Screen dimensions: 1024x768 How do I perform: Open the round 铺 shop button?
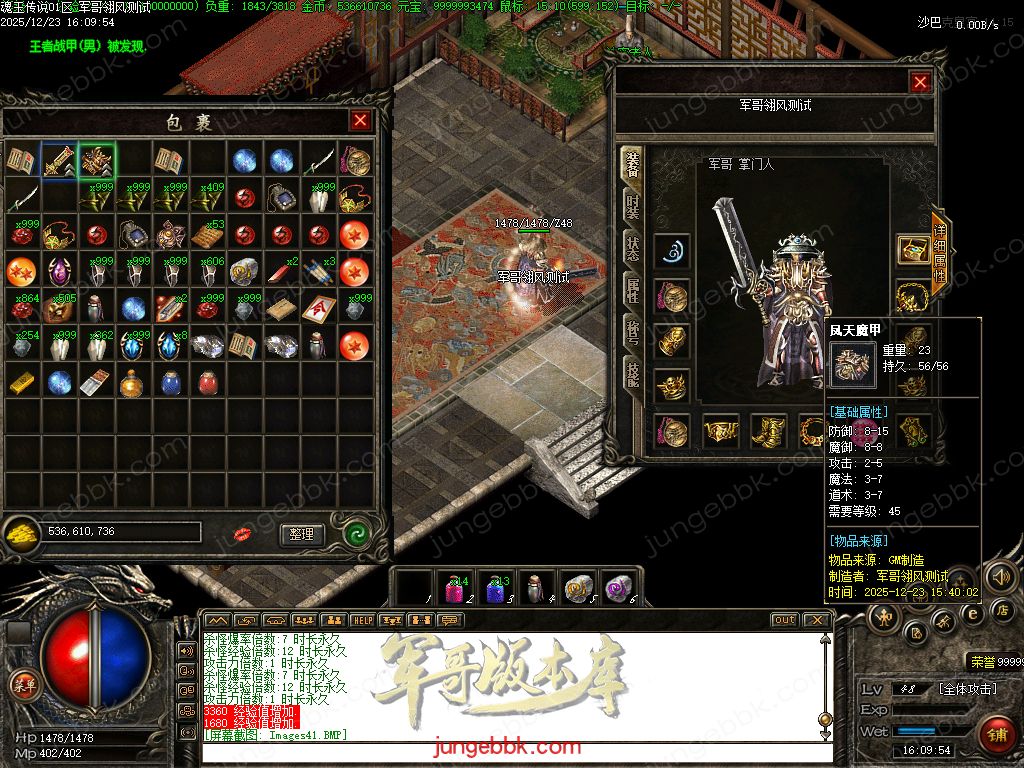(x=996, y=735)
